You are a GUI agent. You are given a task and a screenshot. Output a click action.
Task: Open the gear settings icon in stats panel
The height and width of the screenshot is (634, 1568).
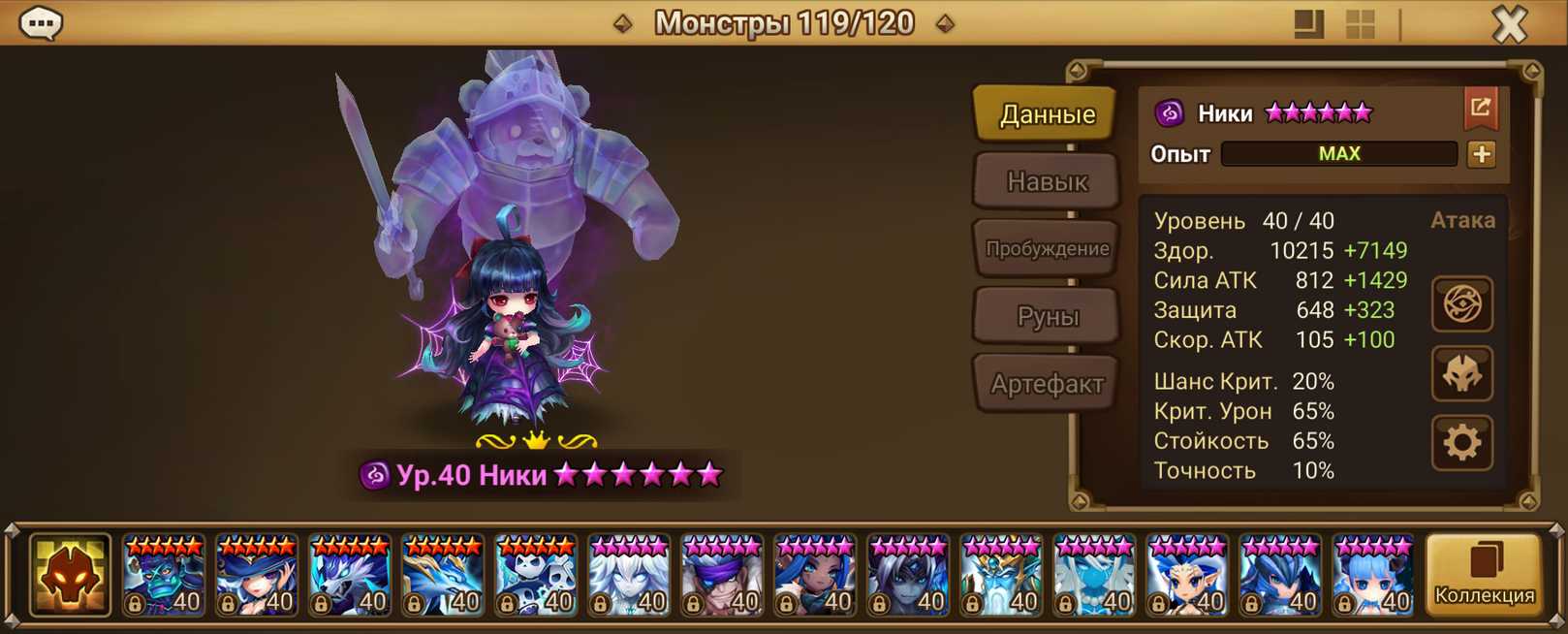point(1461,443)
